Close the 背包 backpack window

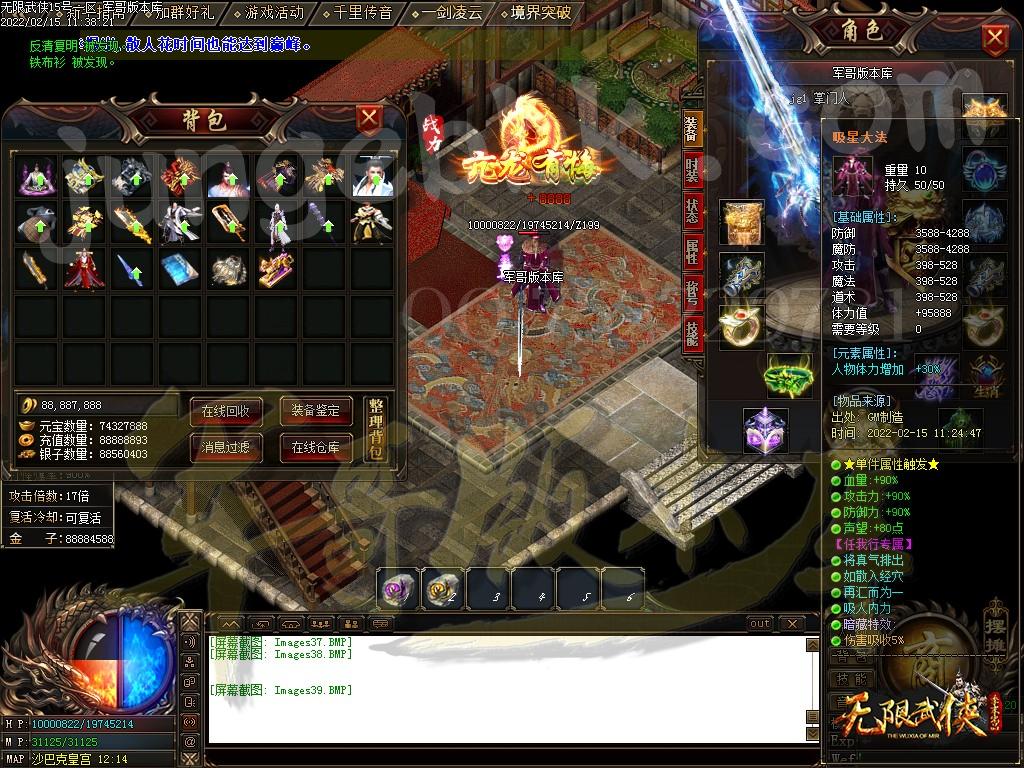click(370, 119)
